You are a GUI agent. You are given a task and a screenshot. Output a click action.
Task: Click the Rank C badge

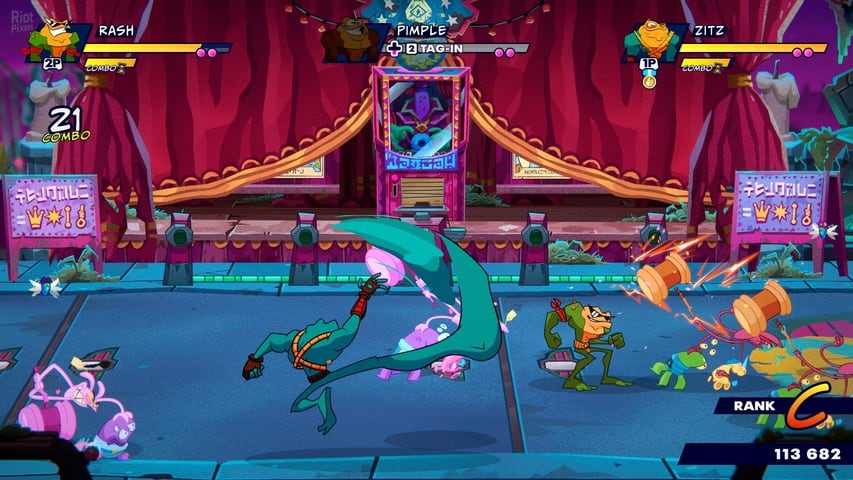(803, 406)
